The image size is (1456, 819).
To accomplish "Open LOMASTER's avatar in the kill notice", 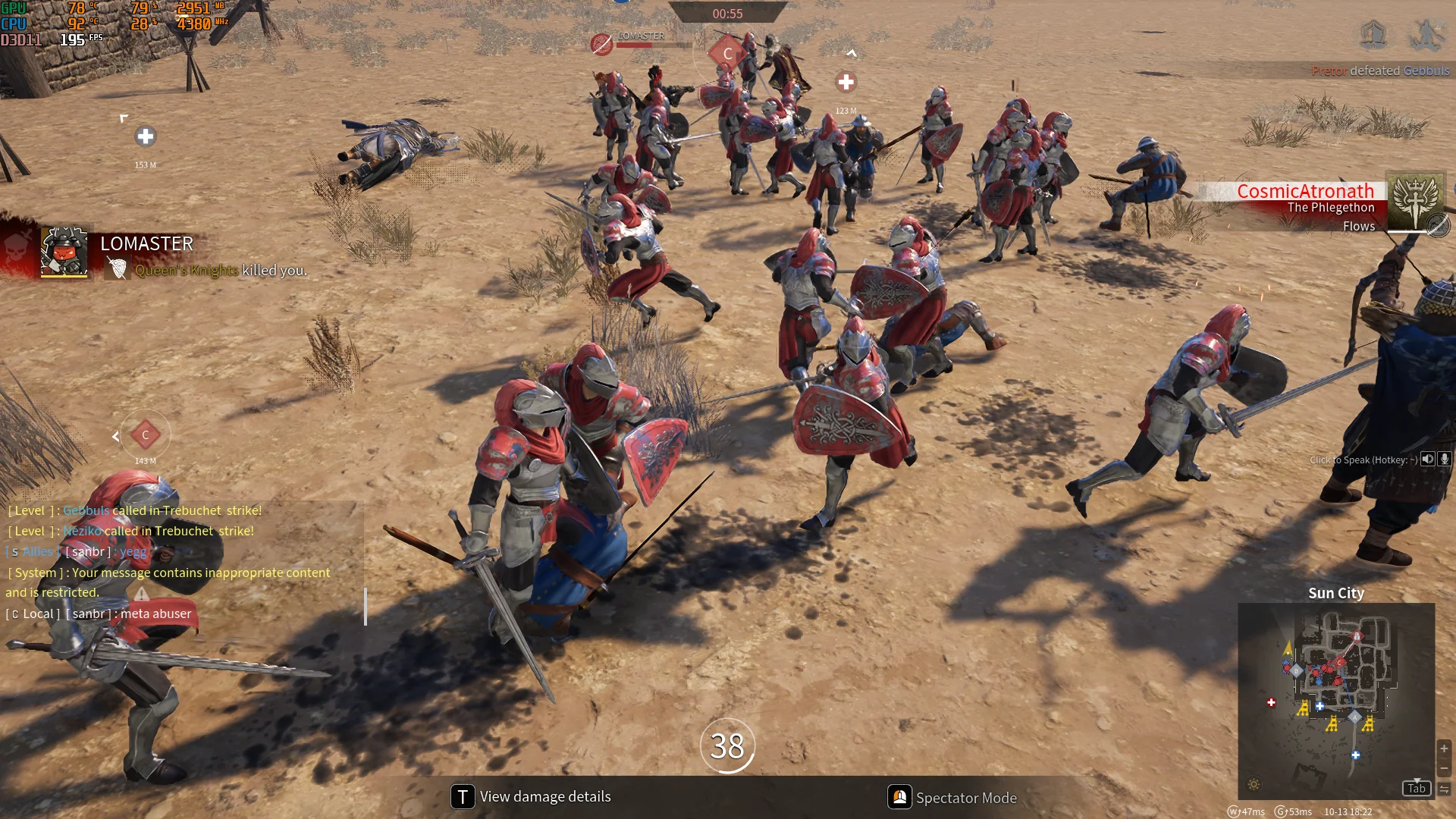I will coord(64,251).
